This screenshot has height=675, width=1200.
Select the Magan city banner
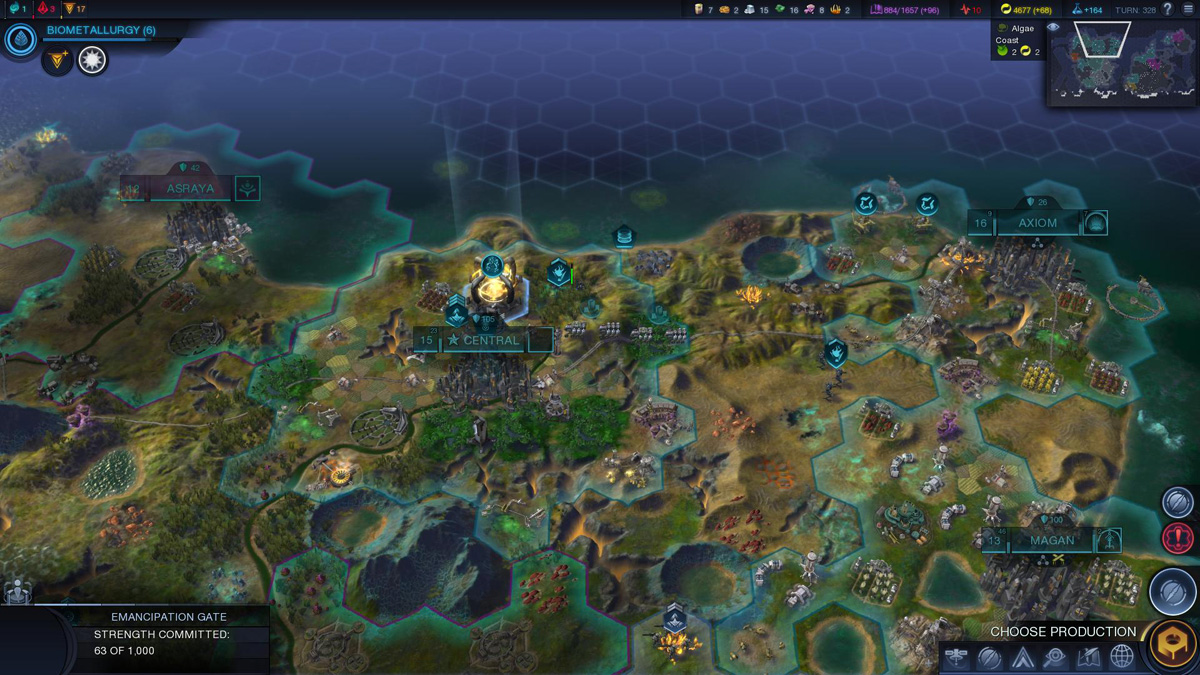click(x=1051, y=541)
